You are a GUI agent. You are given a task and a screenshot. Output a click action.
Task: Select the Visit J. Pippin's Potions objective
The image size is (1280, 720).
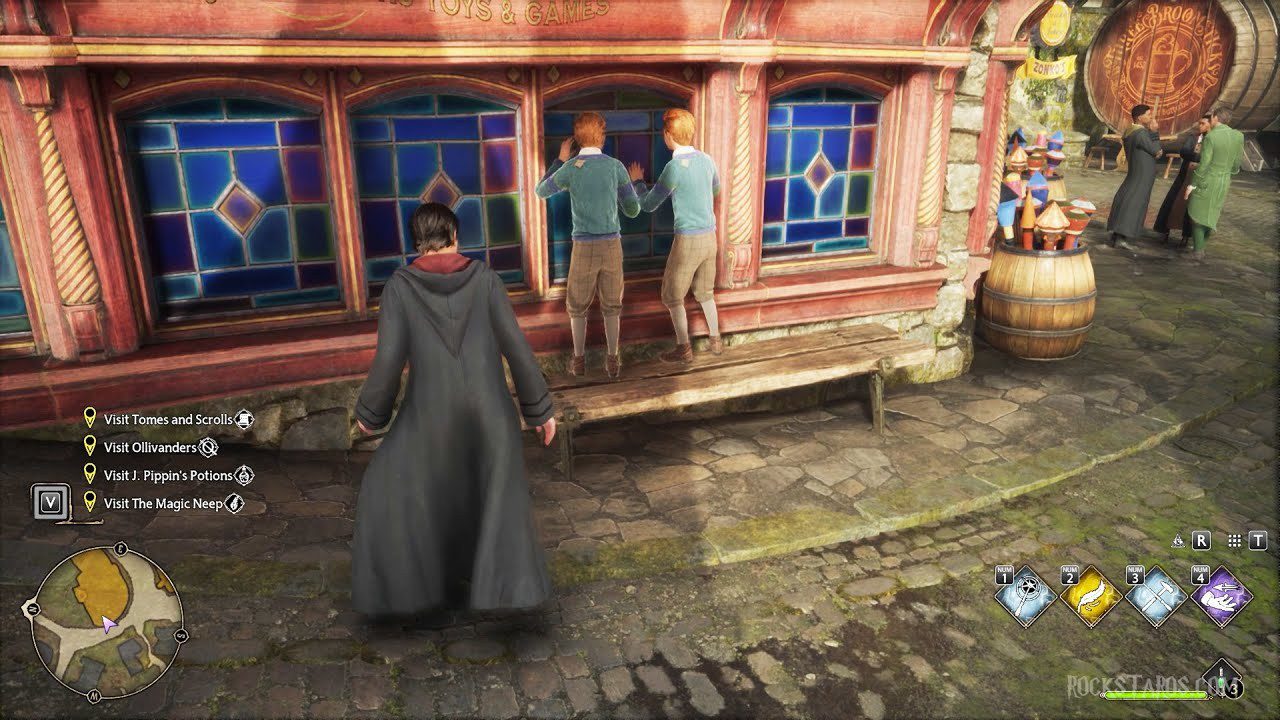[x=170, y=474]
